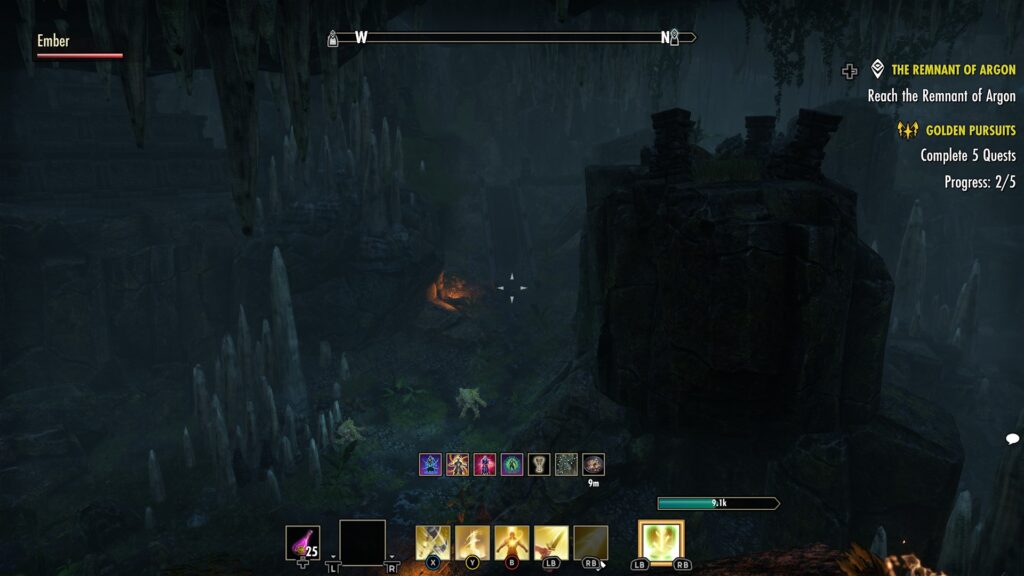Open the chat bubble icon
Screen dimensions: 1024x576
point(1012,439)
